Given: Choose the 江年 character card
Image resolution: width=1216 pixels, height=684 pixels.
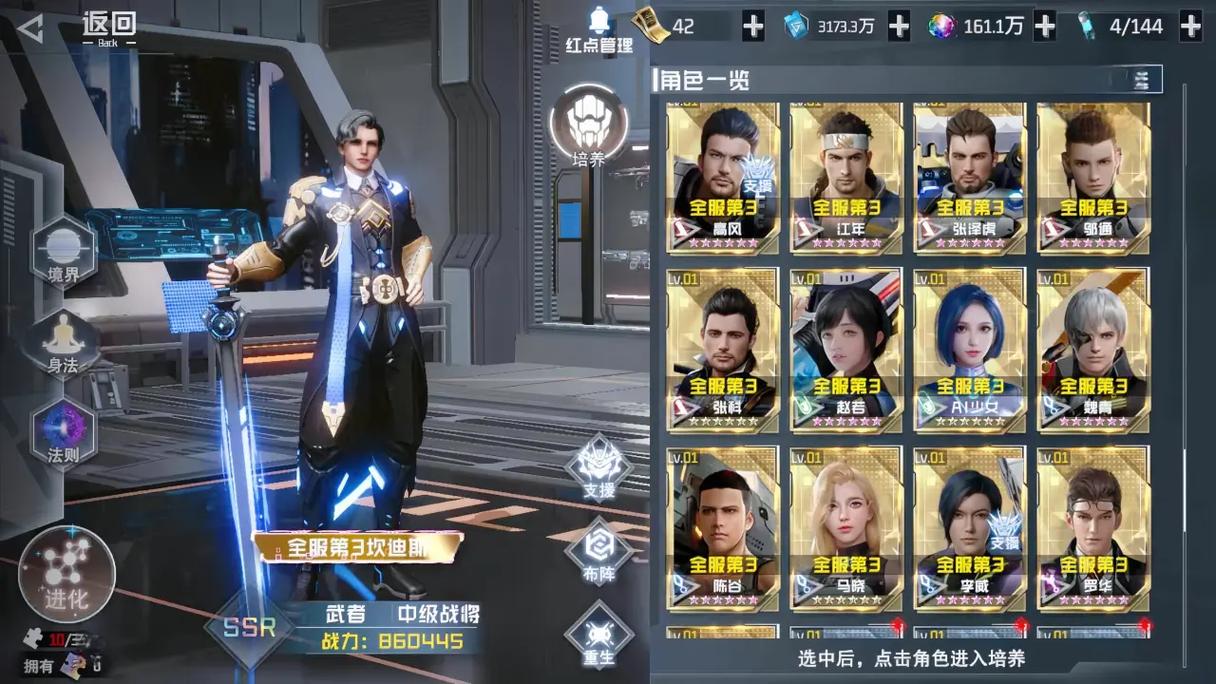Looking at the screenshot, I should tap(846, 177).
